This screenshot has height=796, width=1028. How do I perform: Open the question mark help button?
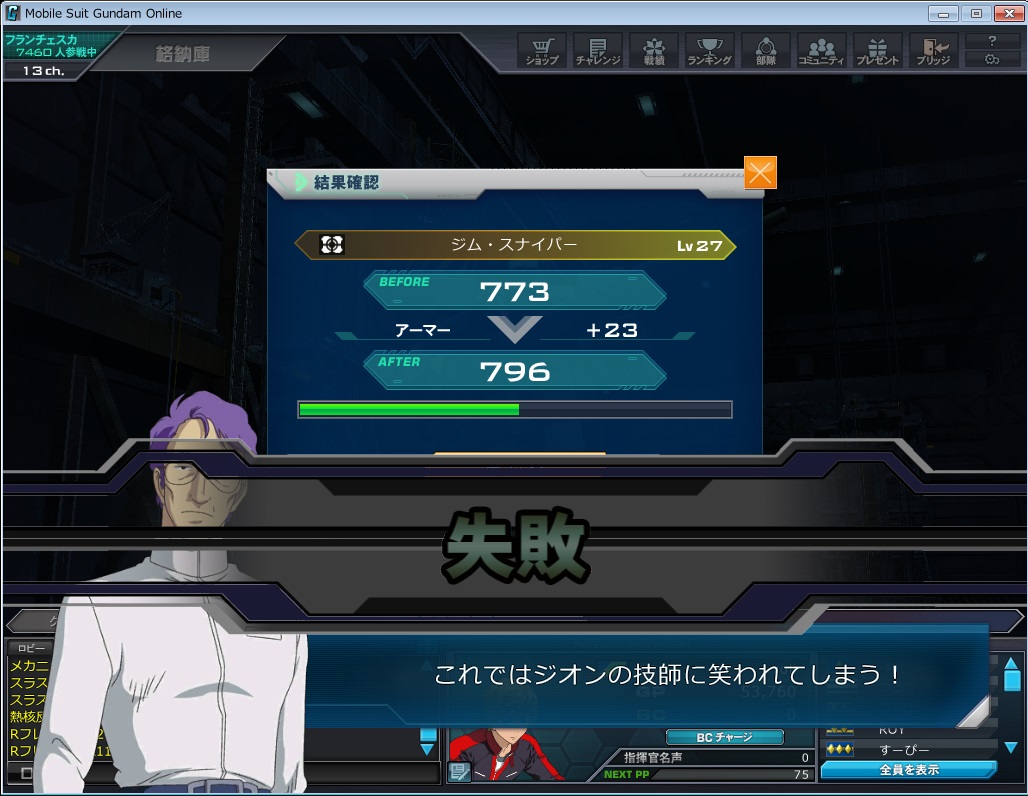[992, 41]
